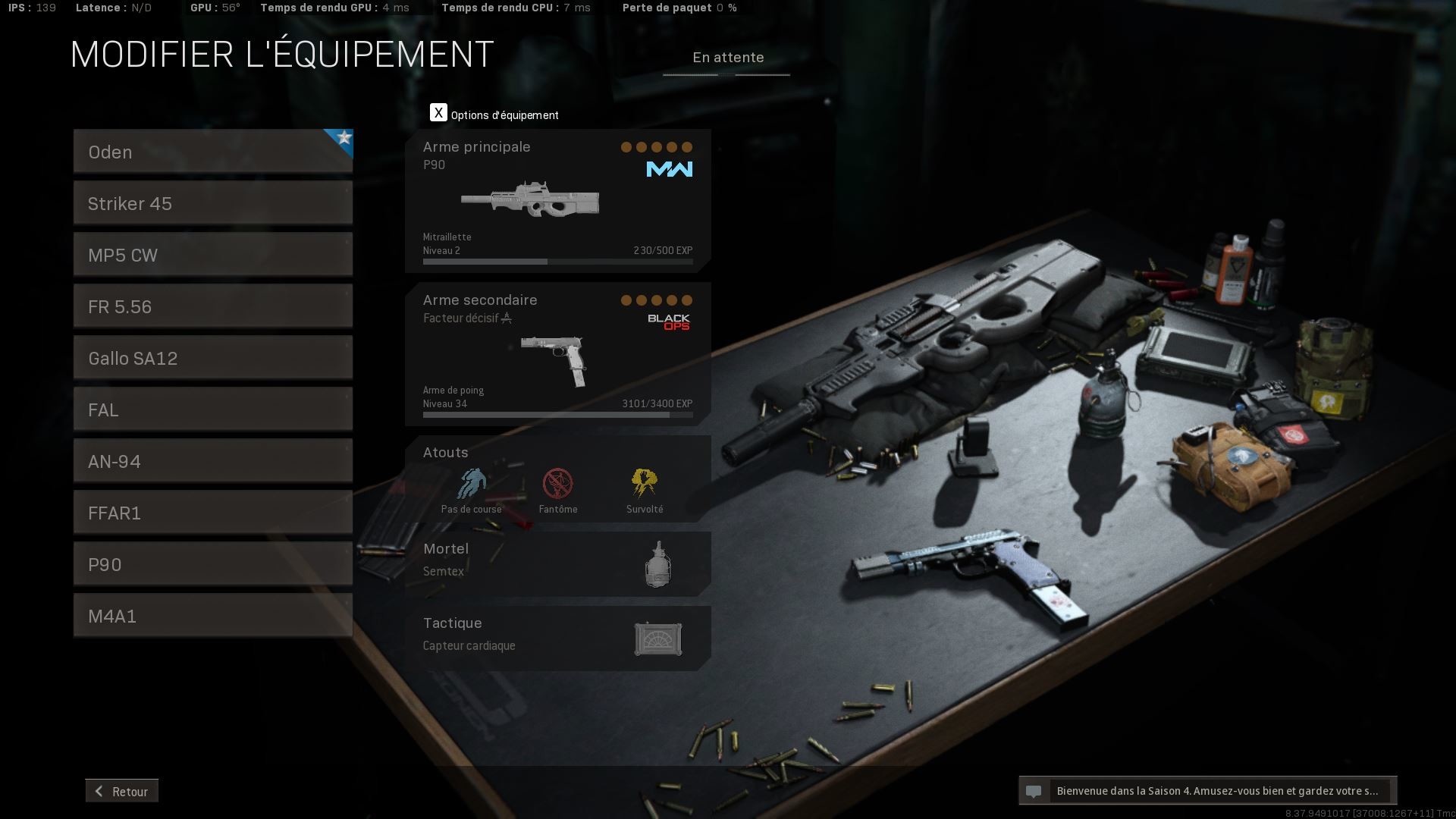The width and height of the screenshot is (1456, 819).
Task: Click the P90 level 2 EXP progress bar
Action: click(x=557, y=261)
